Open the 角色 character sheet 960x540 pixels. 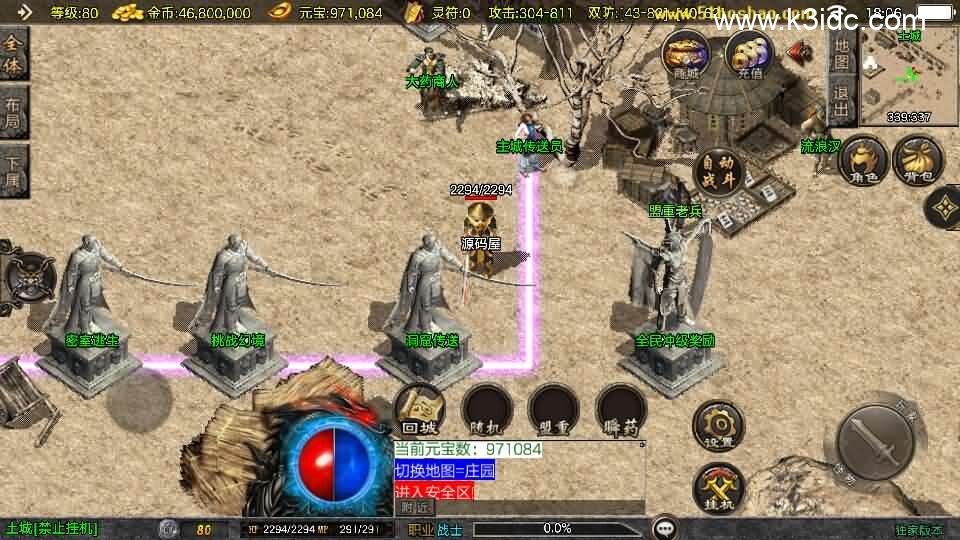click(x=863, y=163)
